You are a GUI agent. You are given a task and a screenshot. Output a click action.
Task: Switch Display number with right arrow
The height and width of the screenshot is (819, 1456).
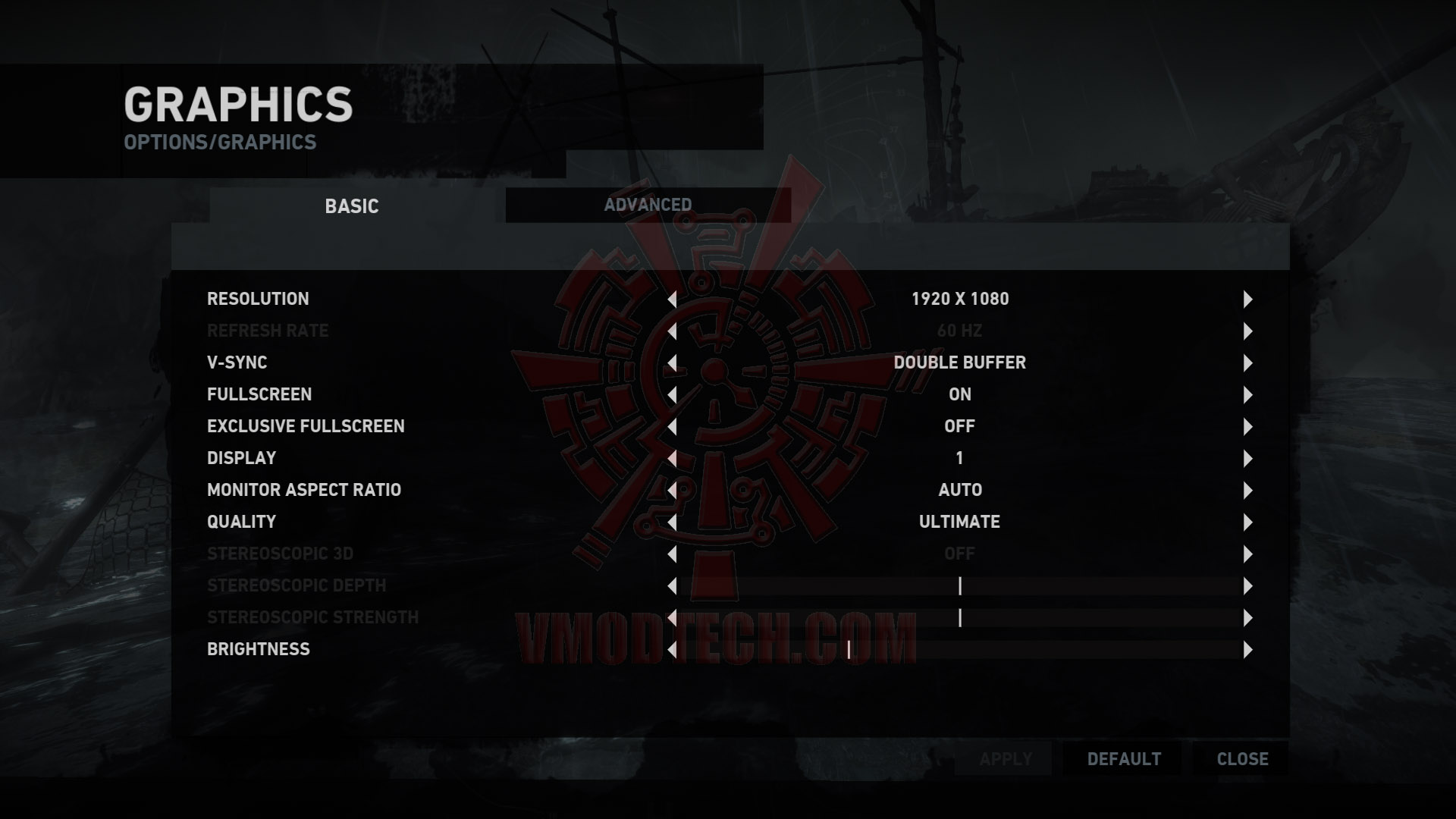1247,459
